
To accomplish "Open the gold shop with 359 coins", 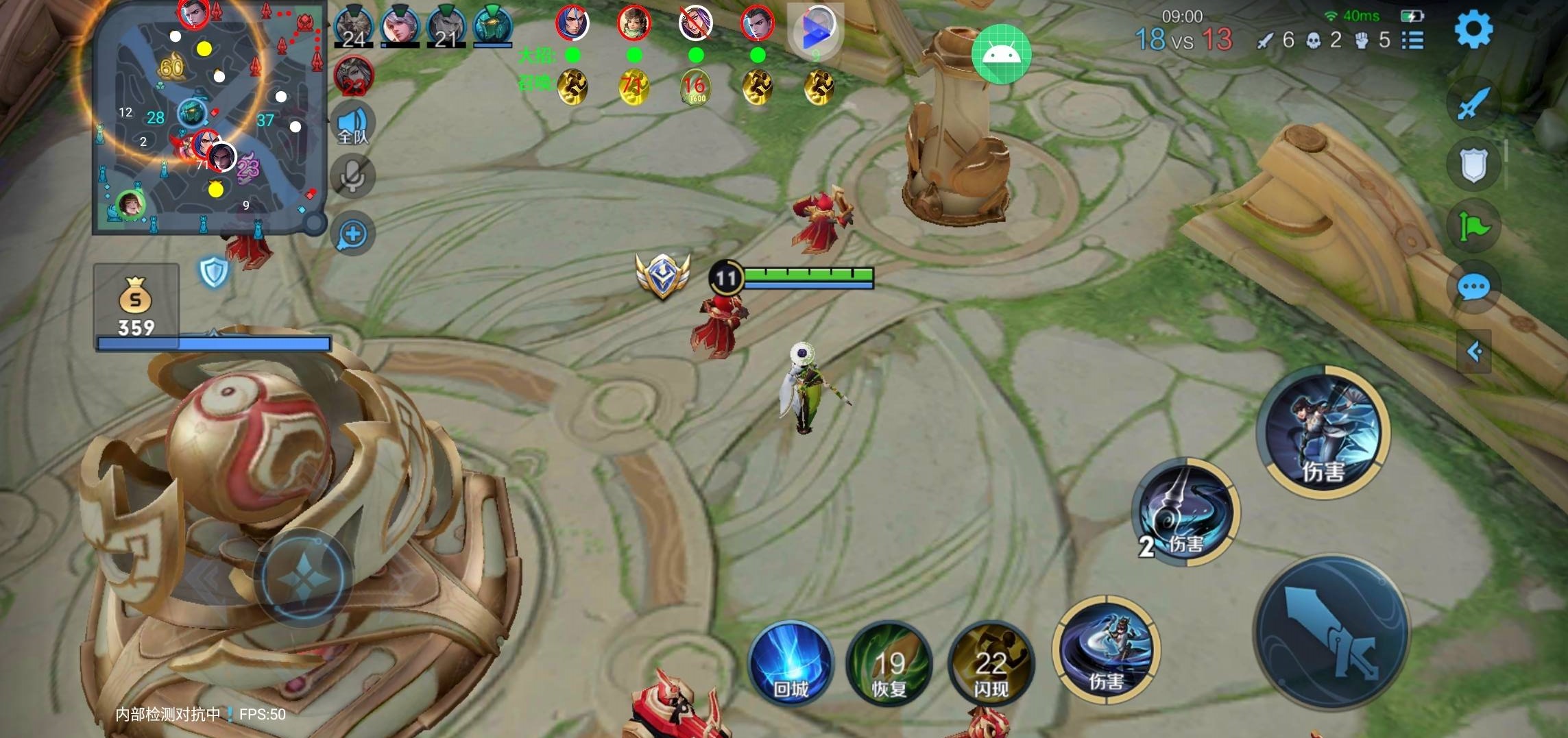I will tap(136, 306).
